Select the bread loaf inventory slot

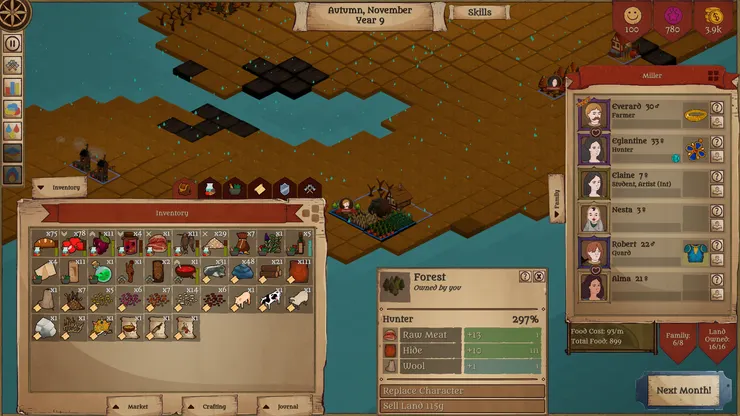pos(46,244)
